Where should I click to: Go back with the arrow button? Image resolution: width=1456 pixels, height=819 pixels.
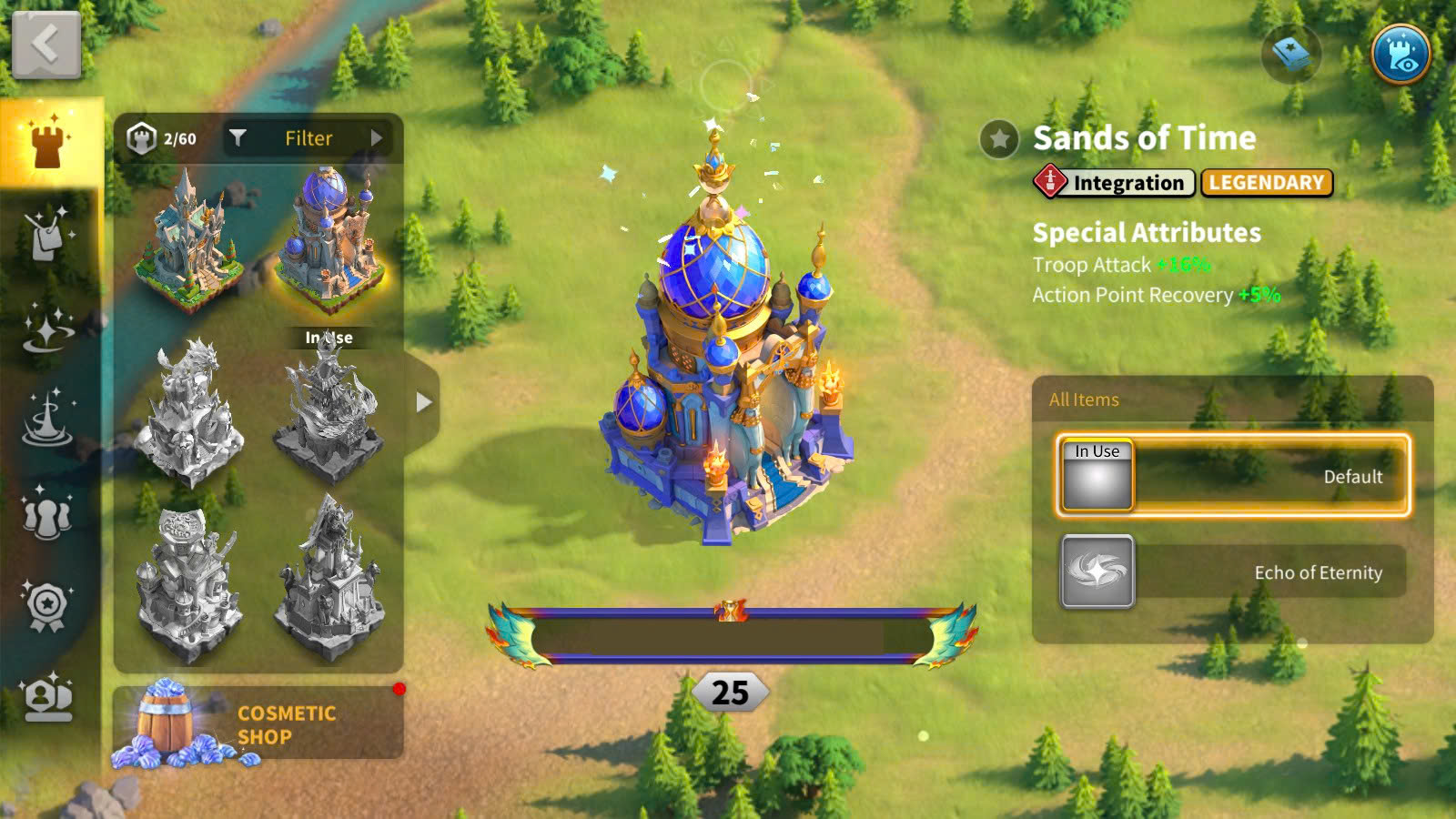45,45
